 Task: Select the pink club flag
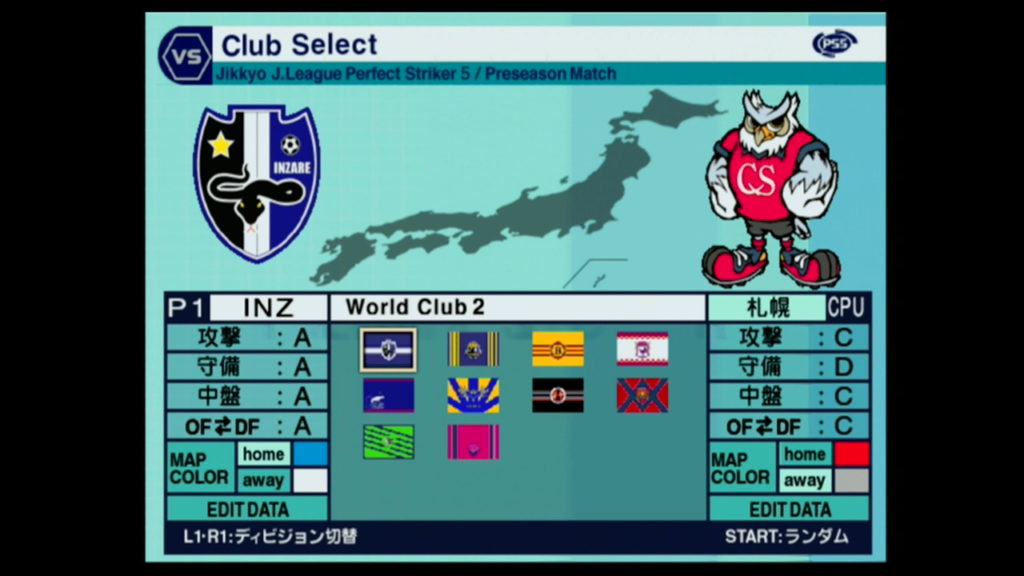point(473,442)
